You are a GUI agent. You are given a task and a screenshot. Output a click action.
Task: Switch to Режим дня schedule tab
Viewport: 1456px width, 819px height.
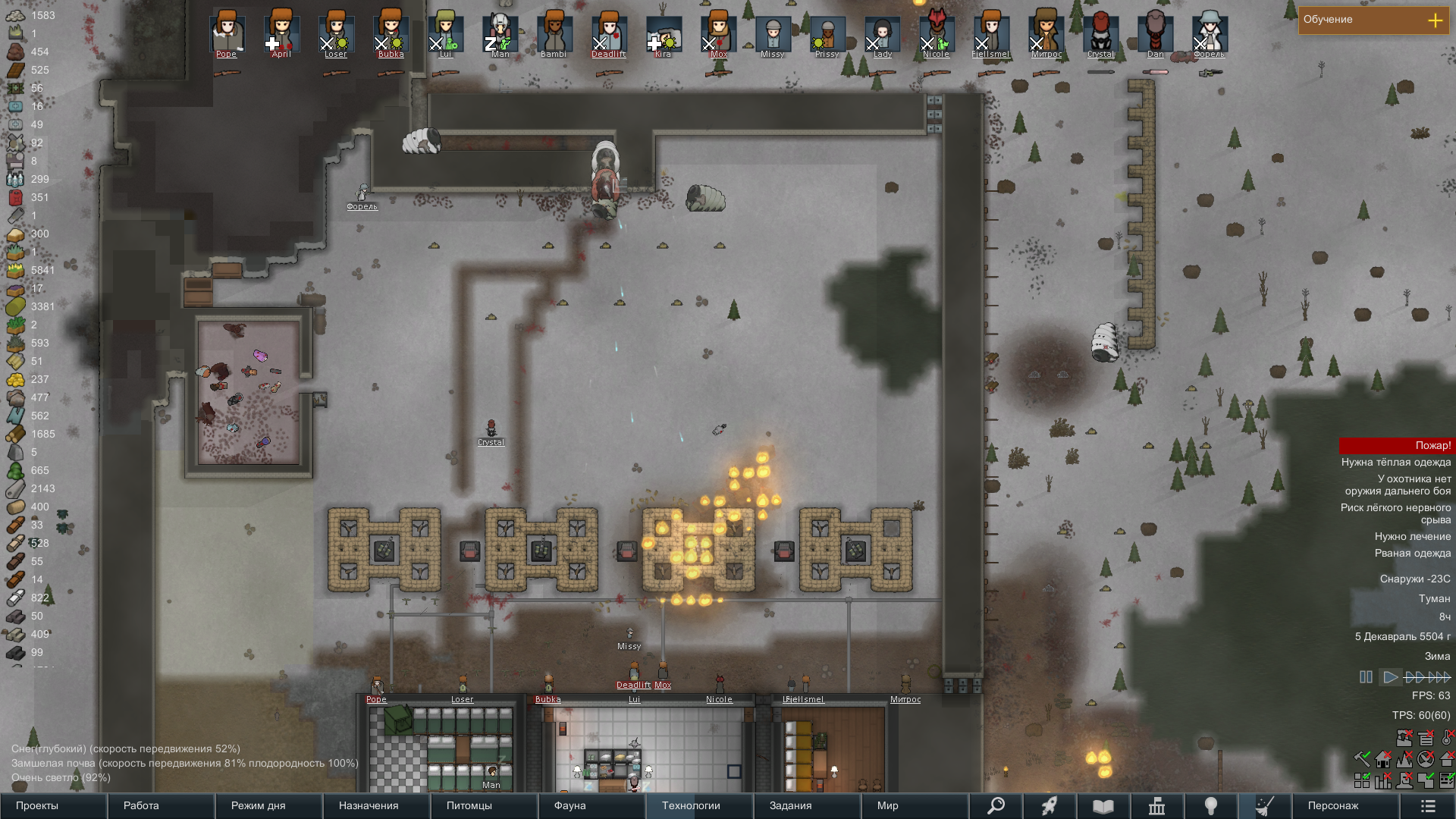pos(268,805)
